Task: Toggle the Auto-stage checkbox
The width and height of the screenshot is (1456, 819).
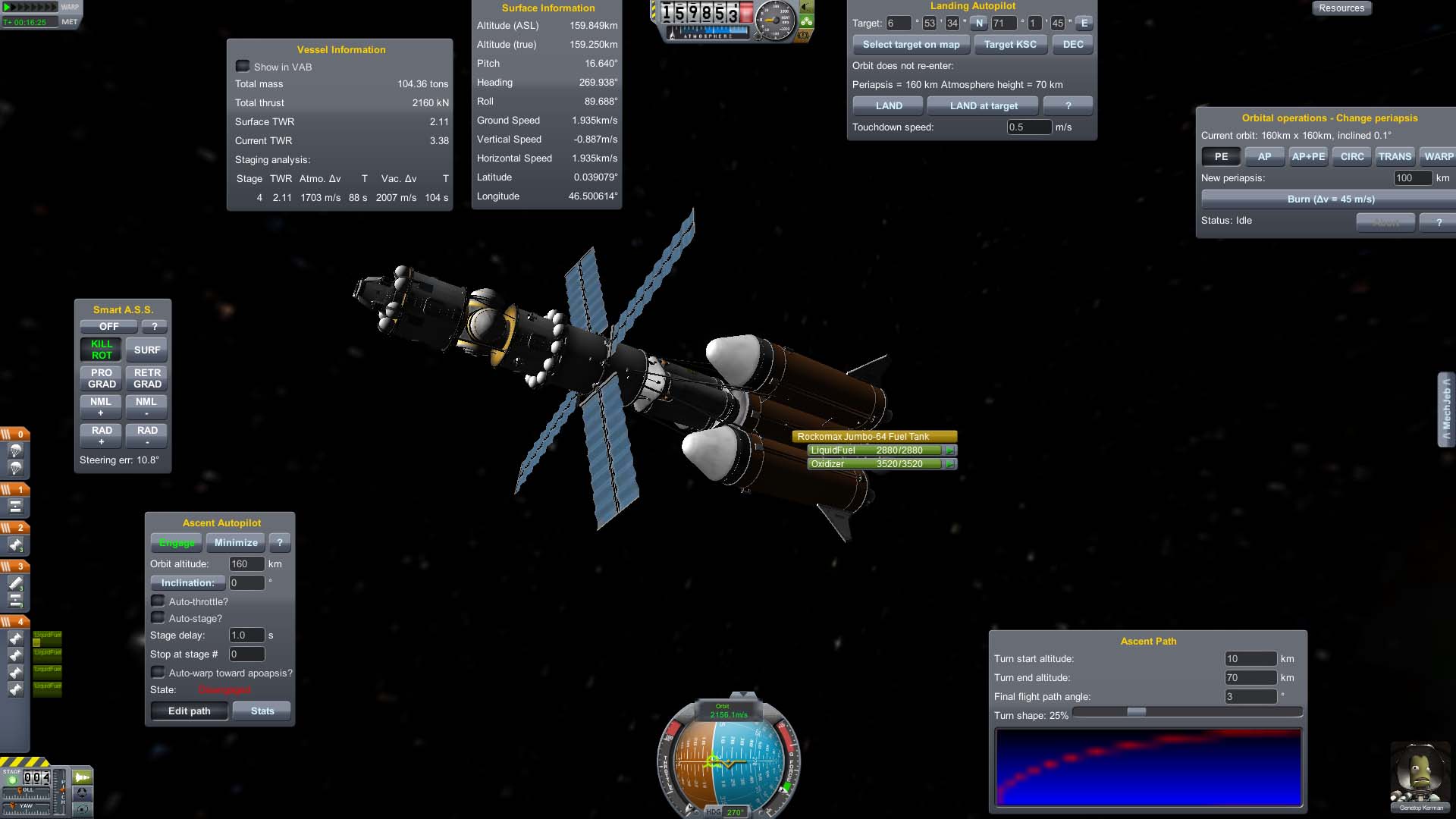Action: [158, 618]
